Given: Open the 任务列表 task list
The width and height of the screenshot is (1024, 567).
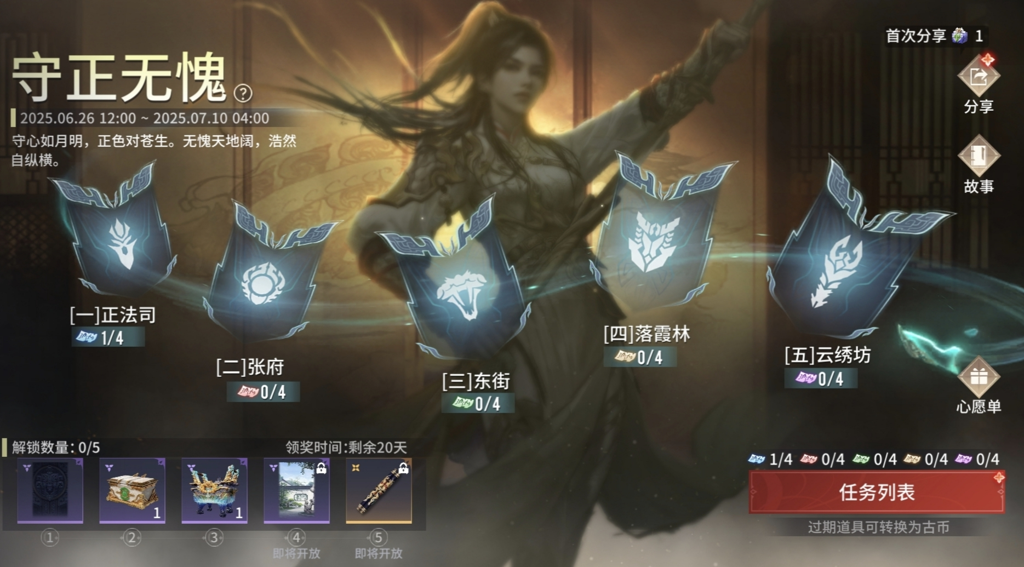Looking at the screenshot, I should coord(876,492).
